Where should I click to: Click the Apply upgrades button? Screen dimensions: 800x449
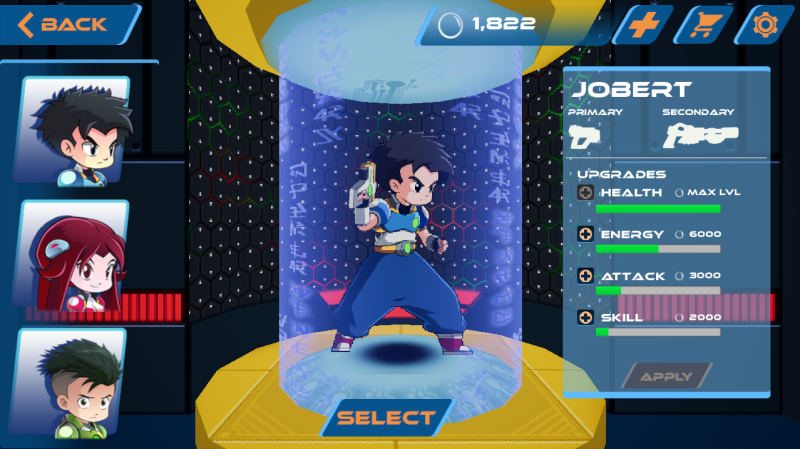point(666,377)
